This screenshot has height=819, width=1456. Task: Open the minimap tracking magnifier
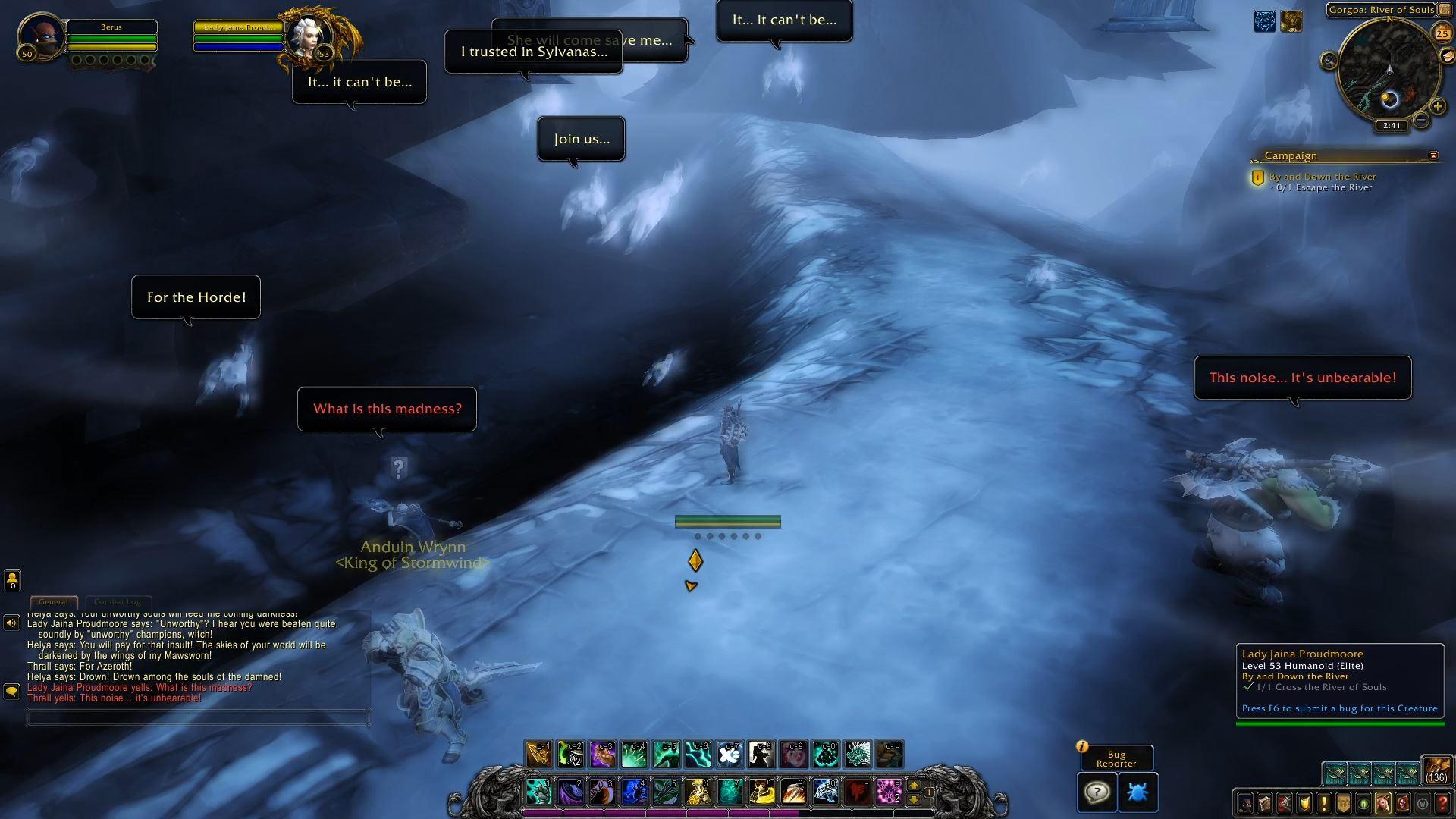[1328, 61]
